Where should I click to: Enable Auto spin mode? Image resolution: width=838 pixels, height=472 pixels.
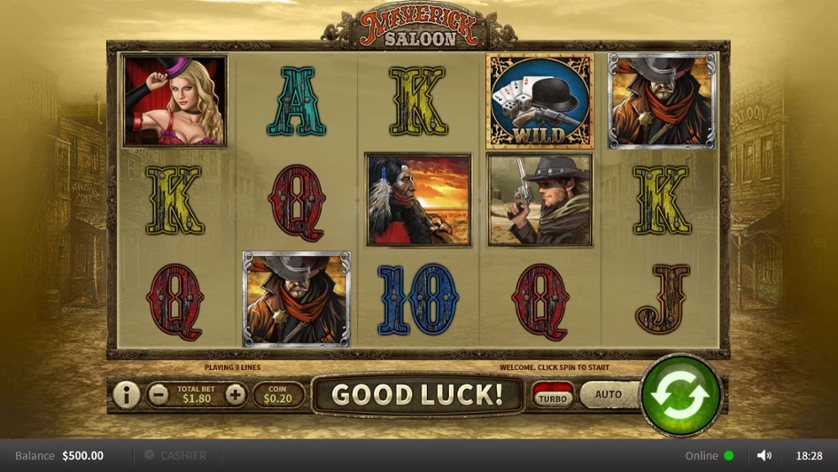tap(608, 394)
